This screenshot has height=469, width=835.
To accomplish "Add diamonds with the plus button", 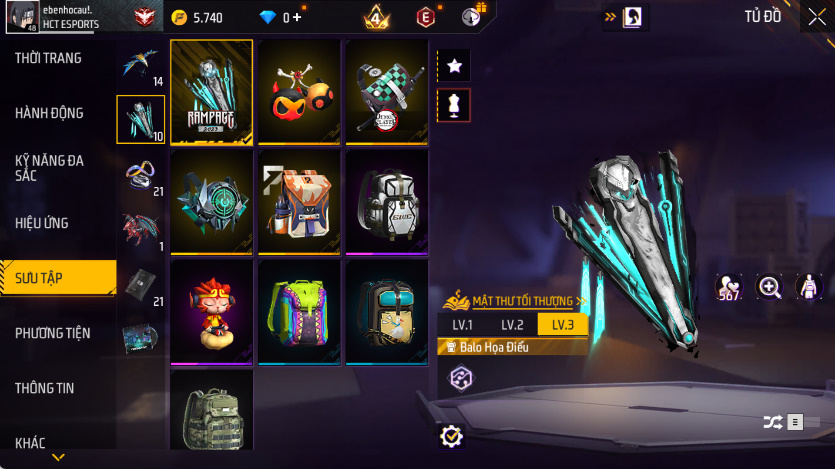I will (x=298, y=18).
